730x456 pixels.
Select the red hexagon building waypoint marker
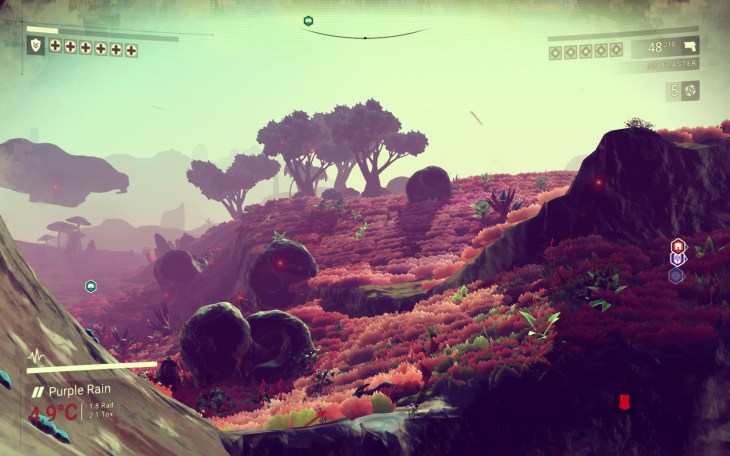pyautogui.click(x=677, y=245)
